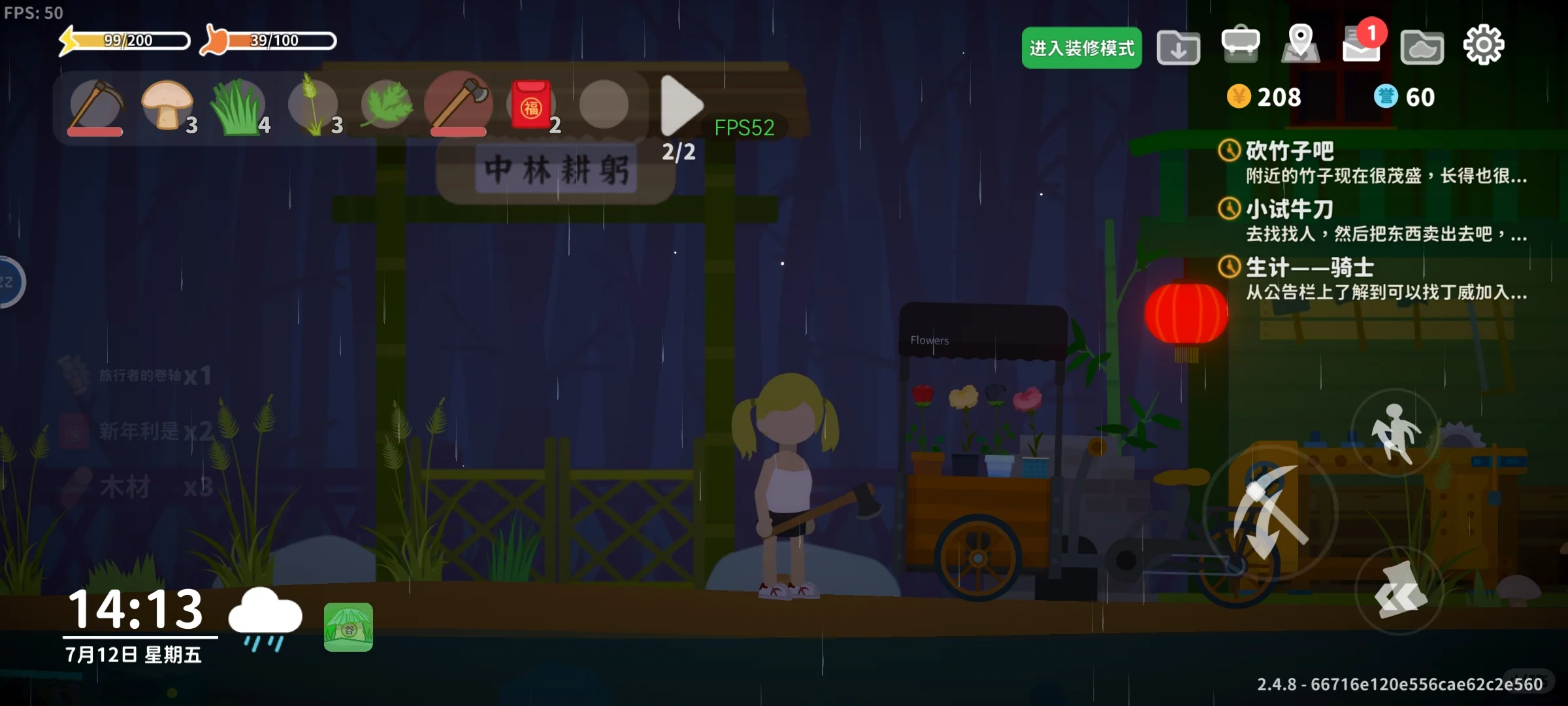Open the settings gear

pos(1485,44)
